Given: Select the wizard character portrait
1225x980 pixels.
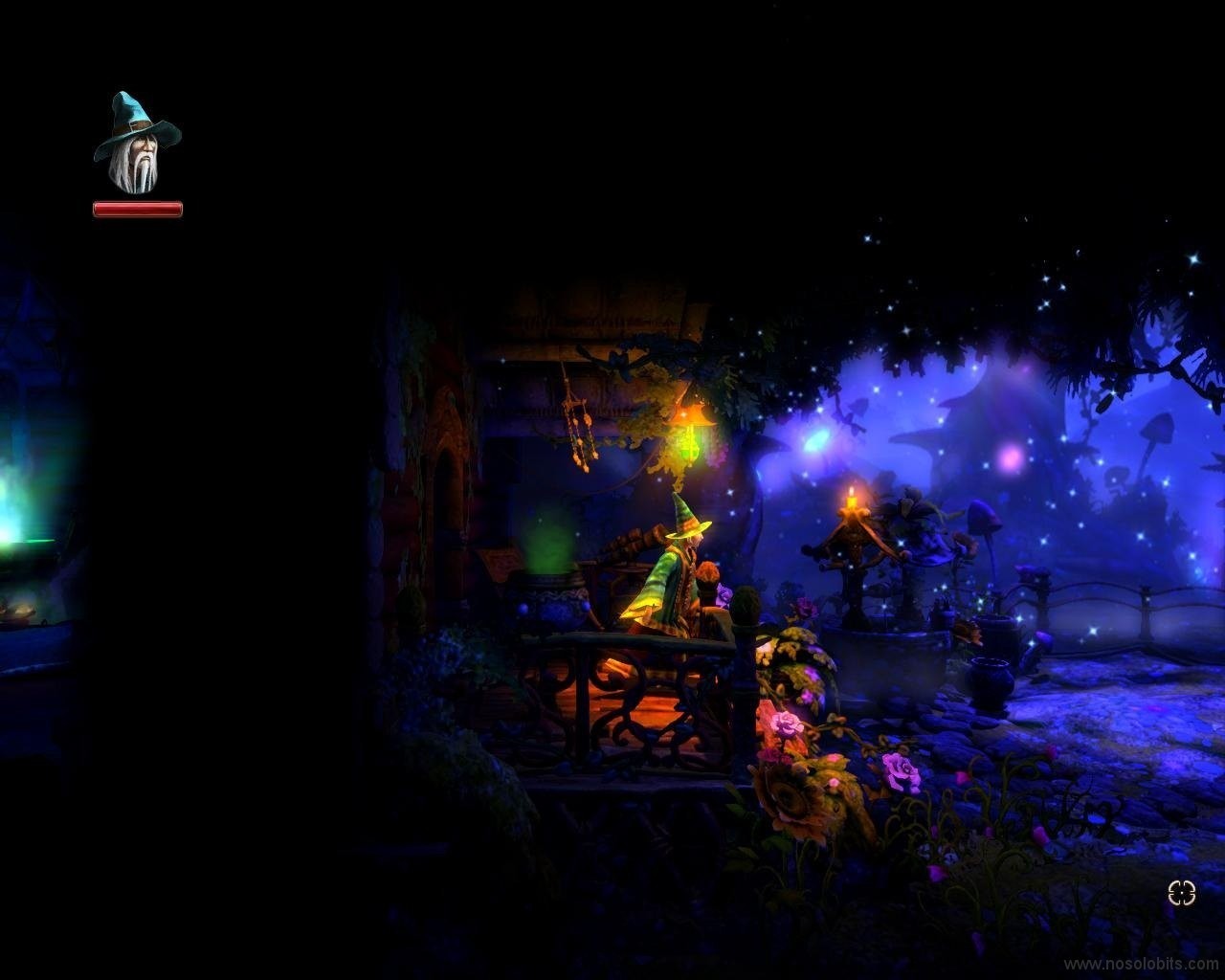Looking at the screenshot, I should pos(137,145).
